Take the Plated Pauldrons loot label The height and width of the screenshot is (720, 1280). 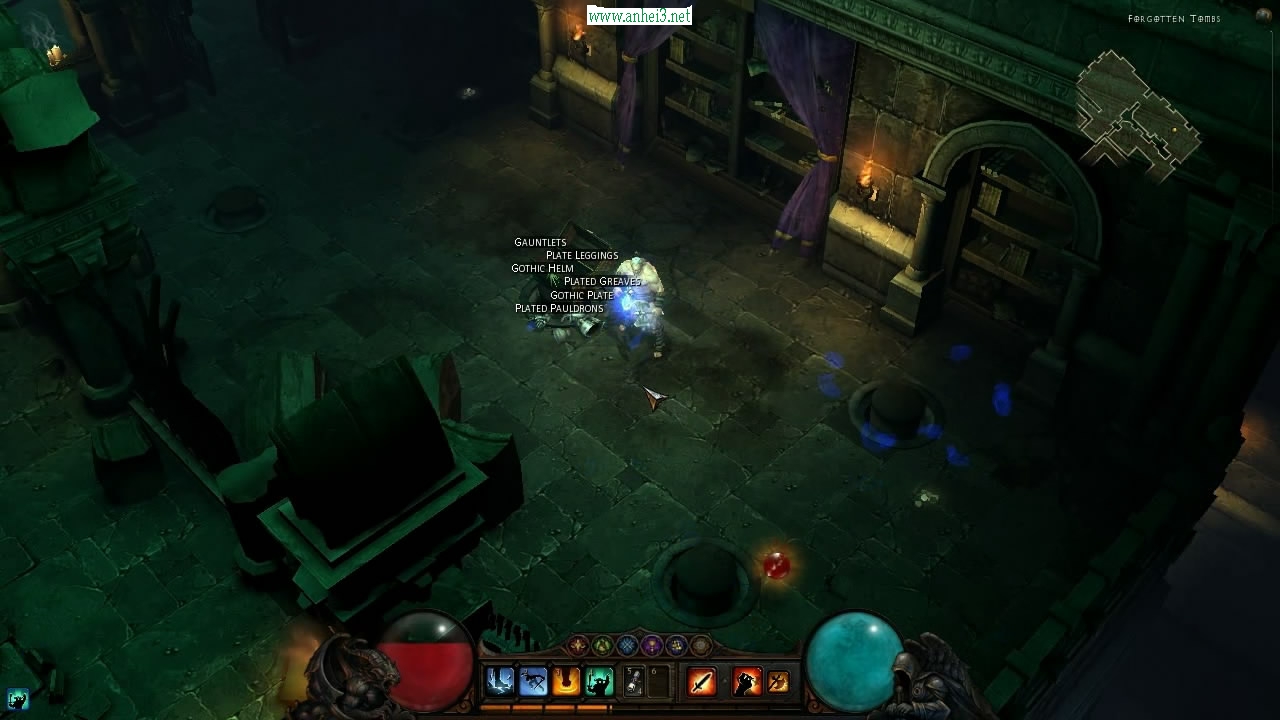pyautogui.click(x=559, y=308)
